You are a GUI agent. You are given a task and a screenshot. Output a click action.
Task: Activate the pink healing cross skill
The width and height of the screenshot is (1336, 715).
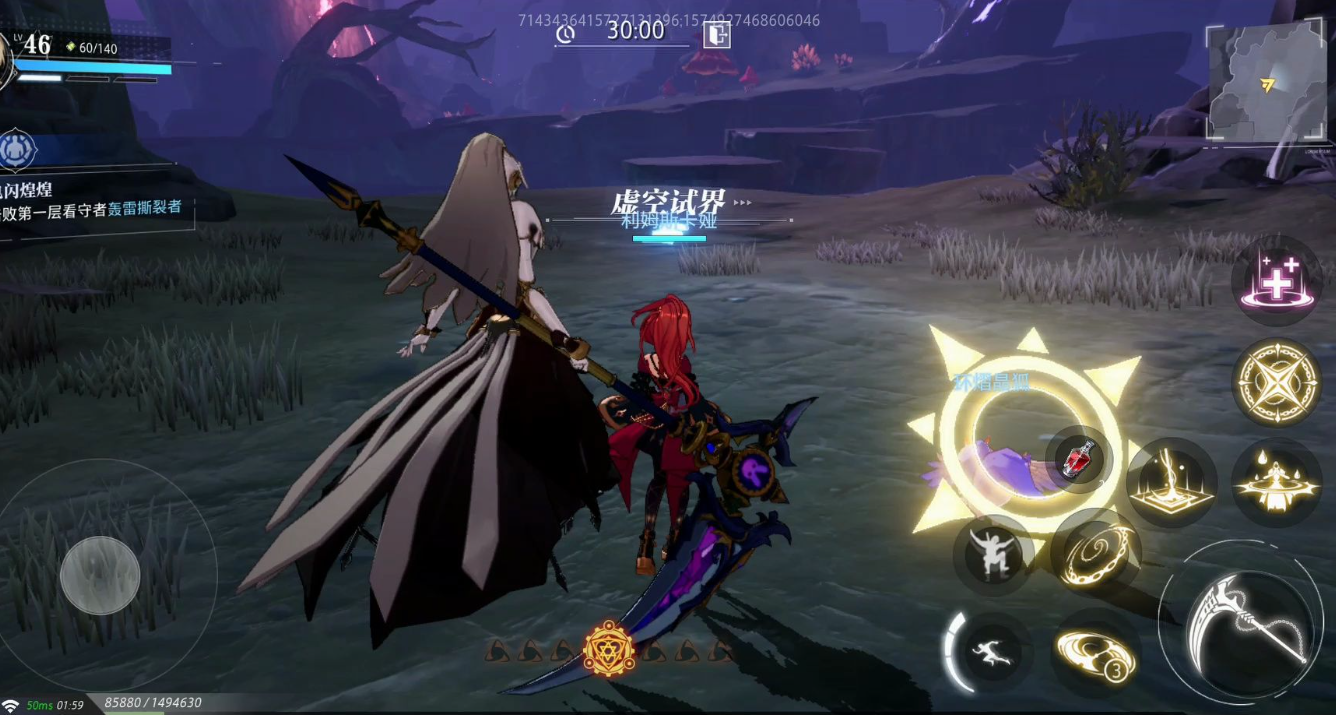(1276, 283)
